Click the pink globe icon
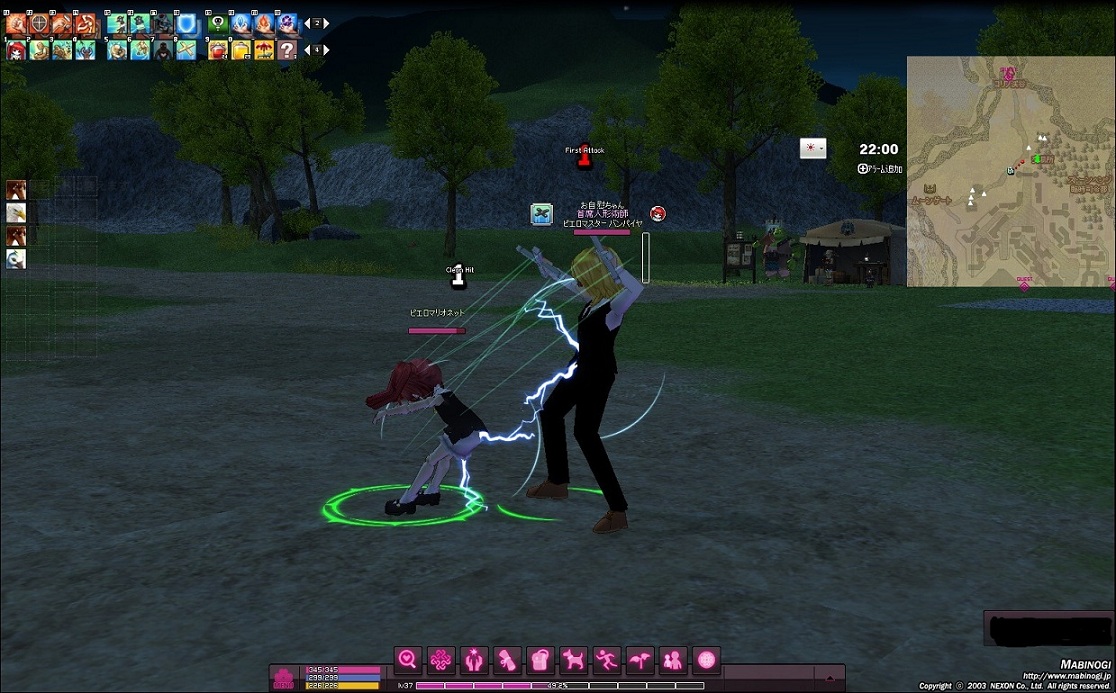 707,660
